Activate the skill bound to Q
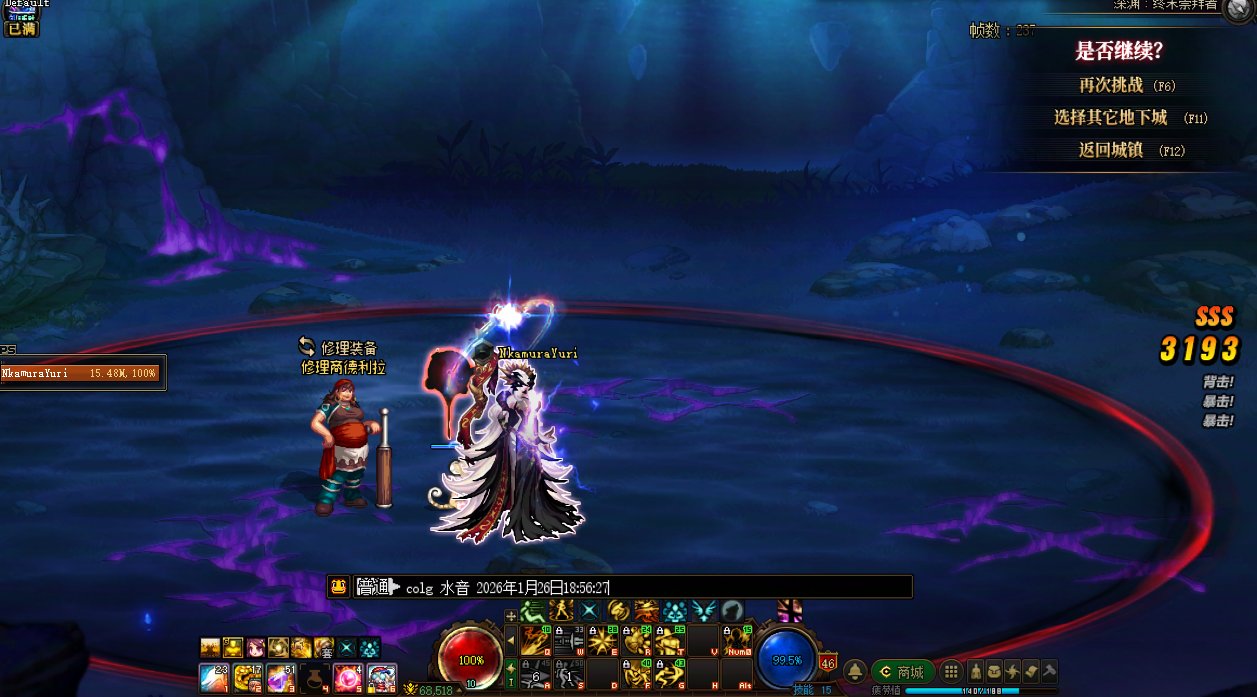 click(x=533, y=639)
